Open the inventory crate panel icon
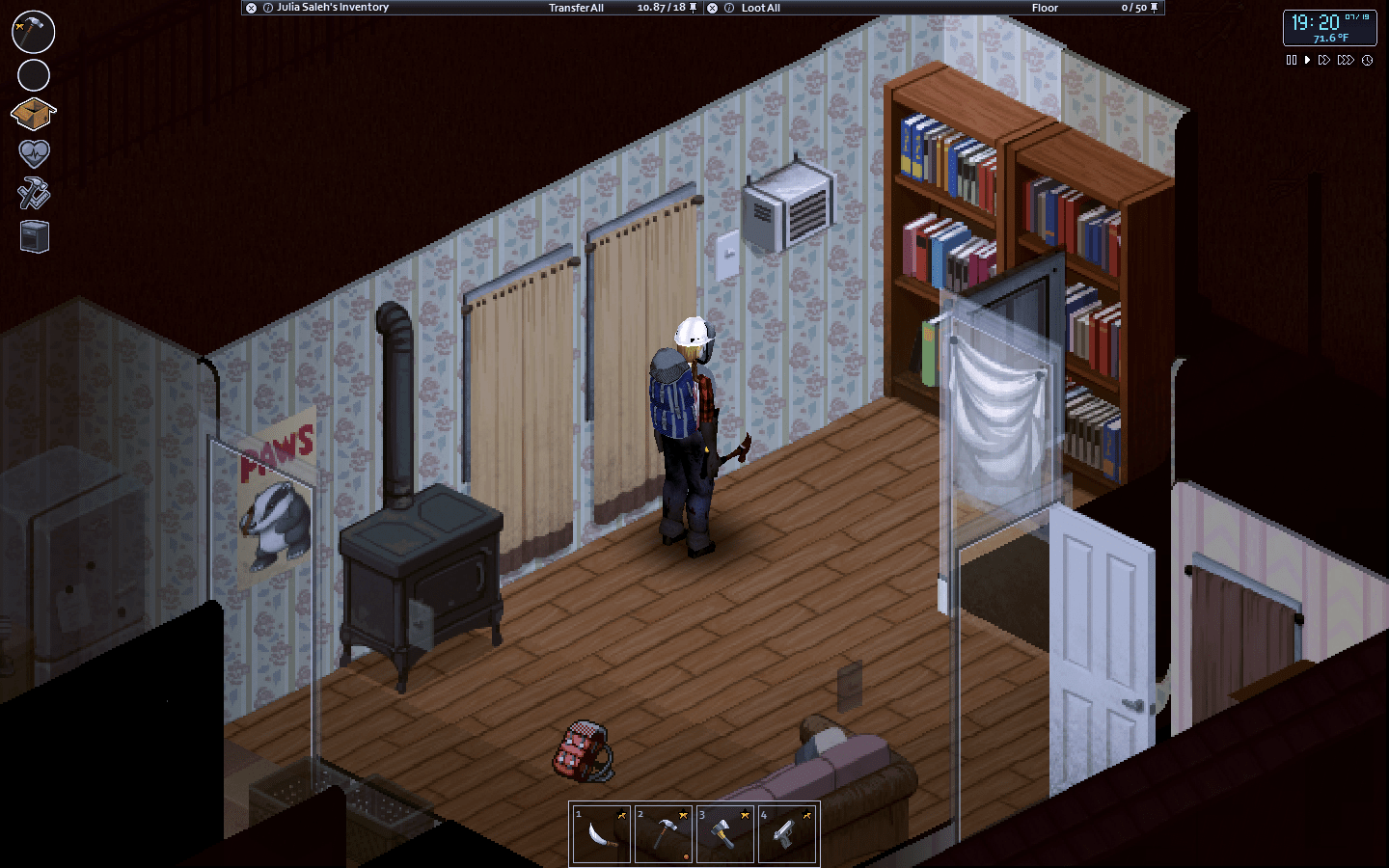This screenshot has height=868, width=1389. [32, 113]
